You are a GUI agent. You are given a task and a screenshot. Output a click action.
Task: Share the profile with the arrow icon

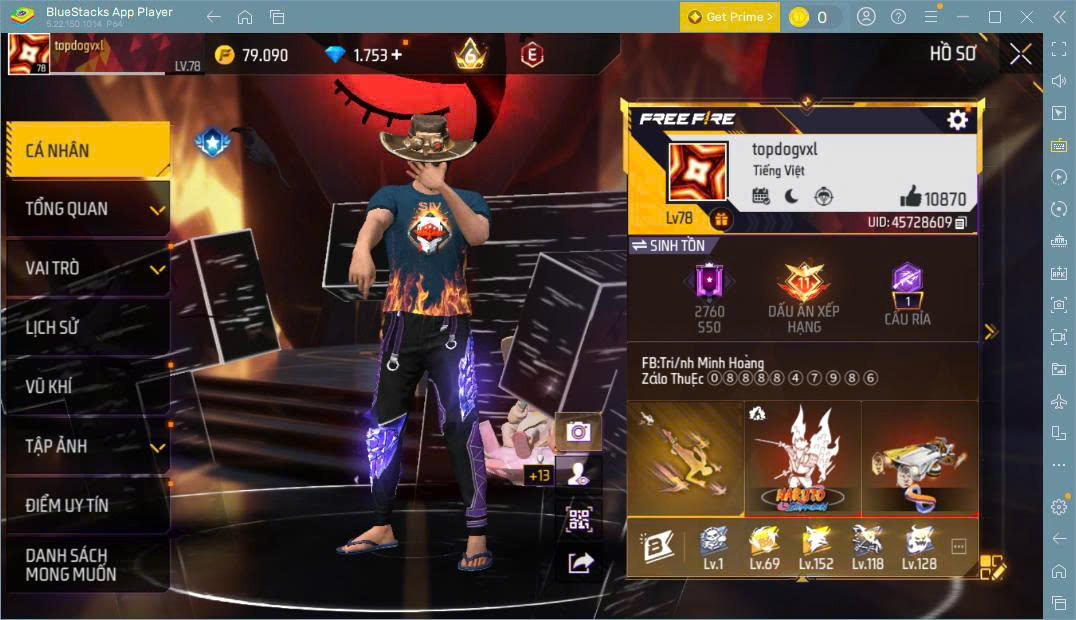click(x=580, y=563)
